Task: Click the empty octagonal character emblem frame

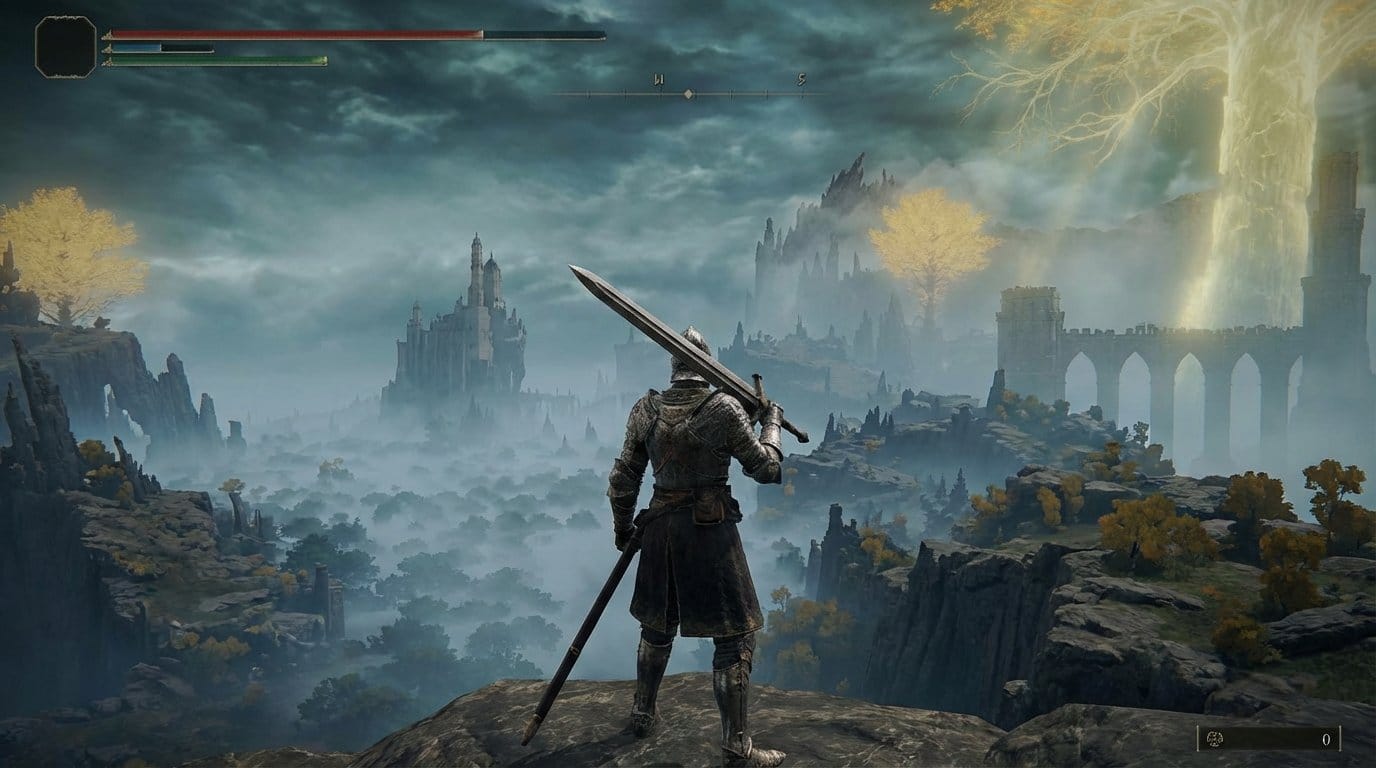Action: click(66, 46)
